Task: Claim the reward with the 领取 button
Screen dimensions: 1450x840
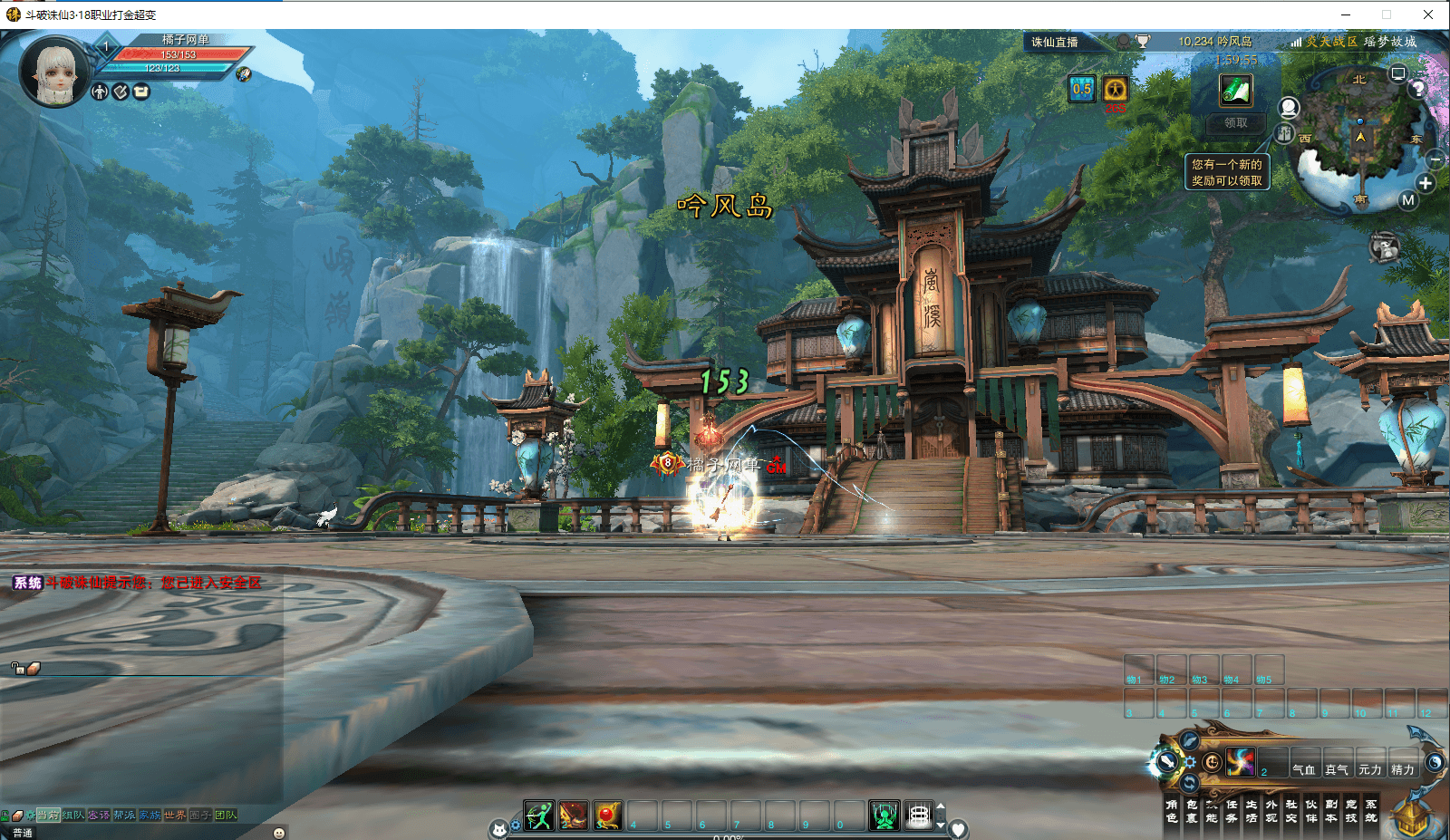Action: click(1235, 123)
